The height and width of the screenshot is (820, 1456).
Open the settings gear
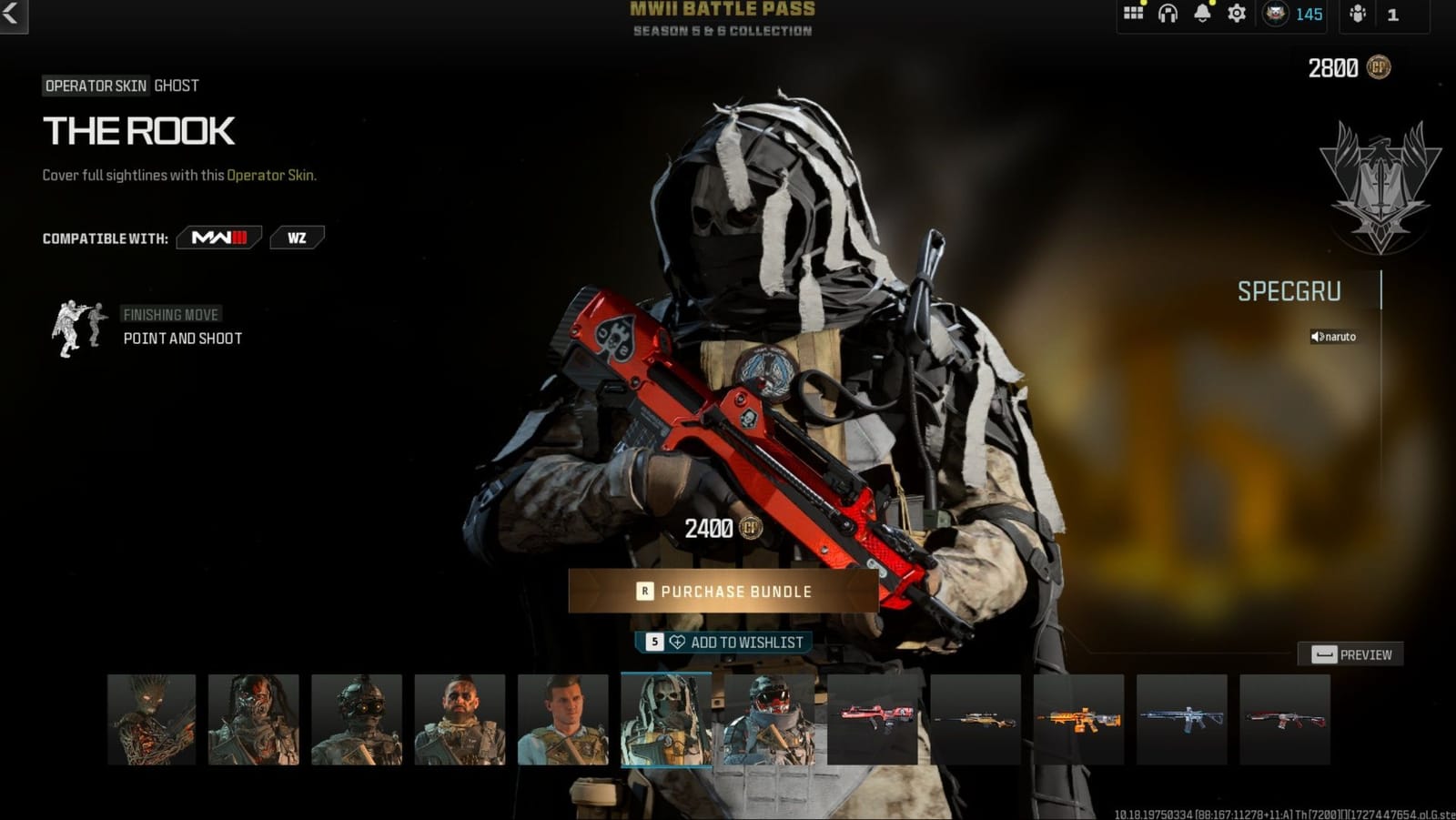1235,13
